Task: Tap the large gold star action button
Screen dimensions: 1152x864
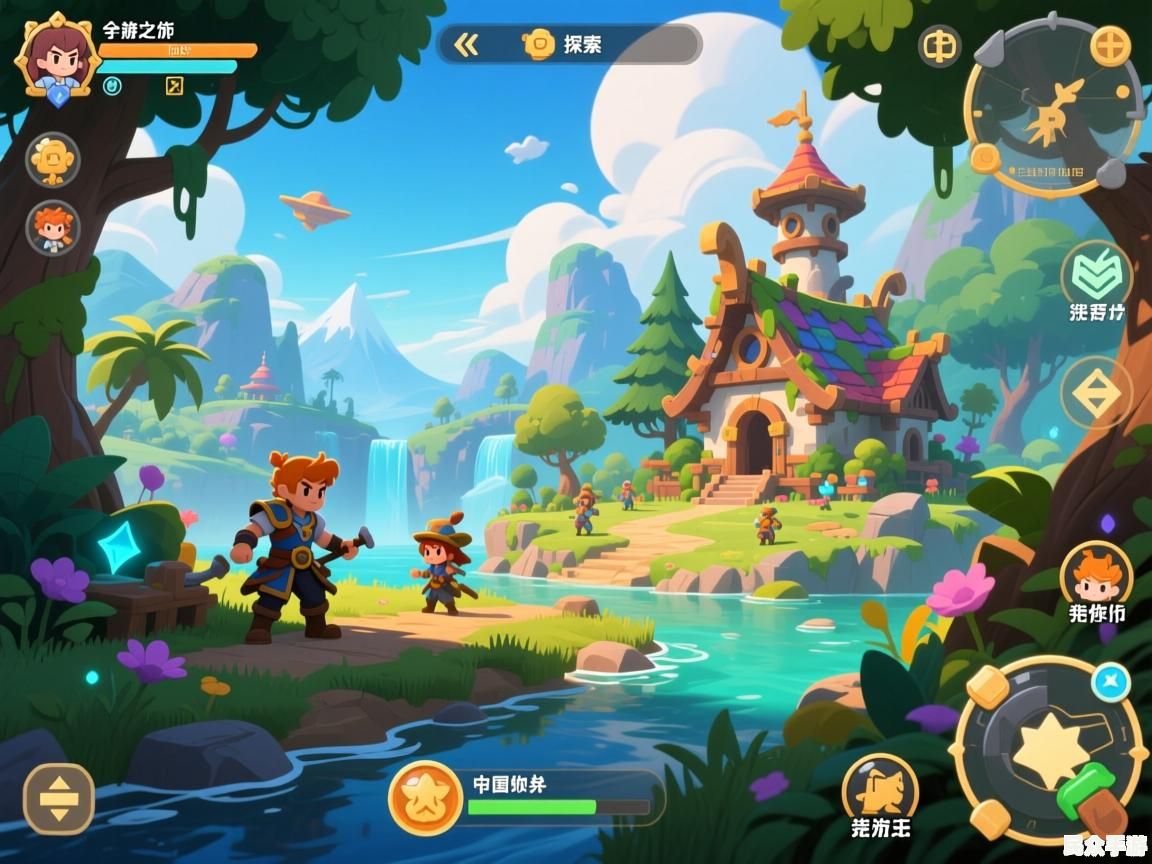Action: pyautogui.click(x=1049, y=748)
